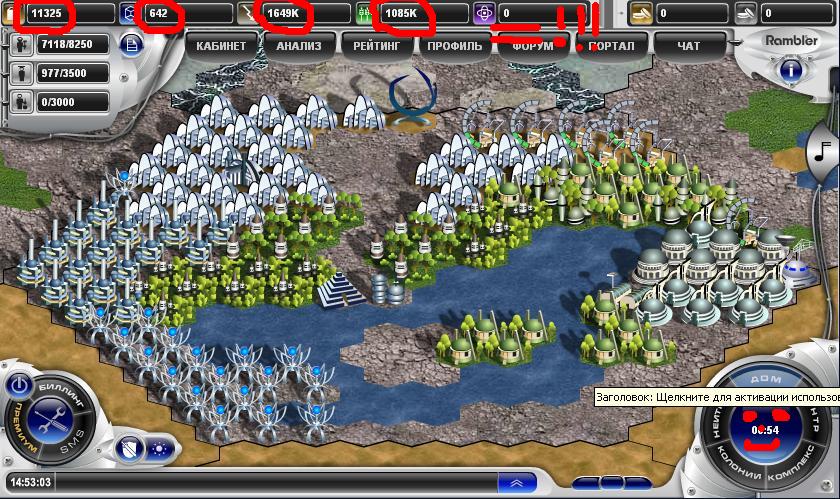Click the power button icon

pyautogui.click(x=19, y=384)
